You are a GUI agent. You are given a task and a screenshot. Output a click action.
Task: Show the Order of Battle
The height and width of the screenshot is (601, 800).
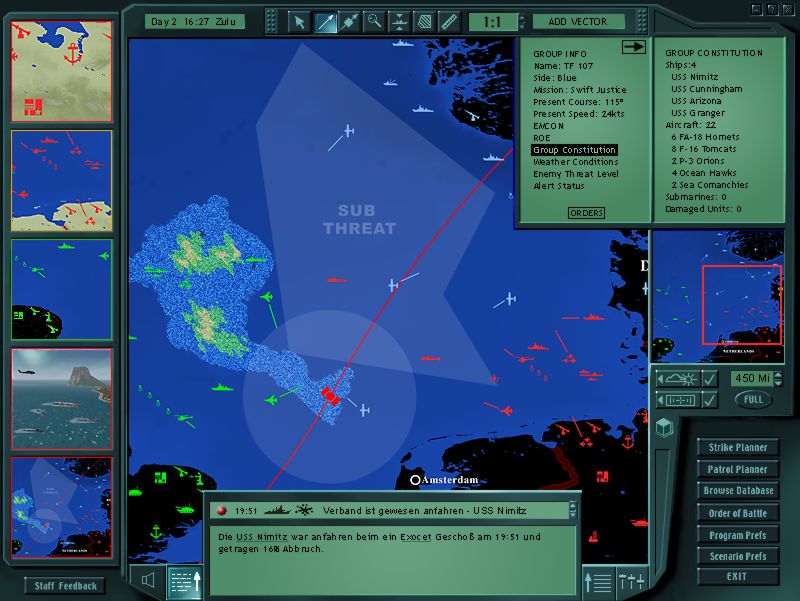click(738, 513)
